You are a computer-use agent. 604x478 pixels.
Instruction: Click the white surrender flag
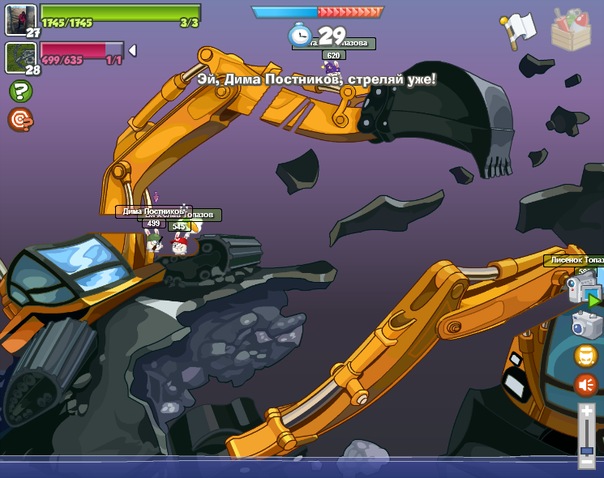click(x=519, y=28)
